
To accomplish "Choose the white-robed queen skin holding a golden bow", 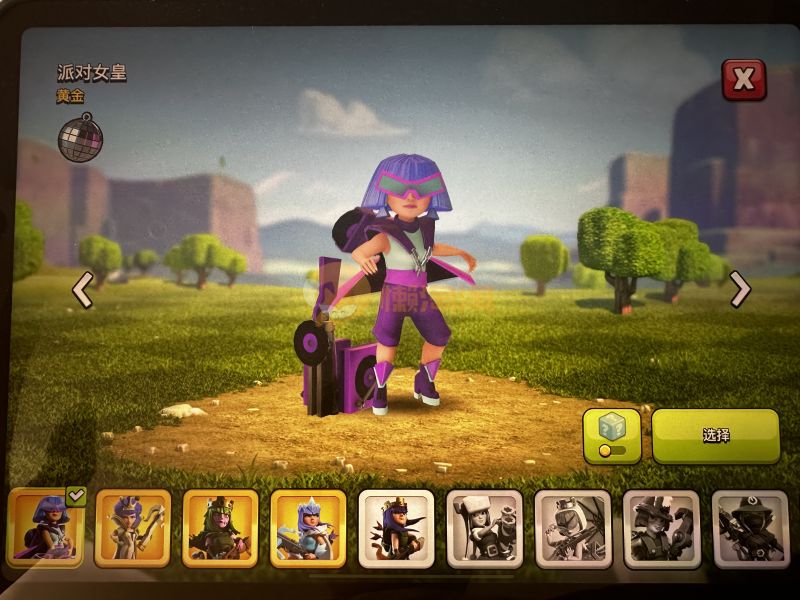I will click(x=133, y=527).
